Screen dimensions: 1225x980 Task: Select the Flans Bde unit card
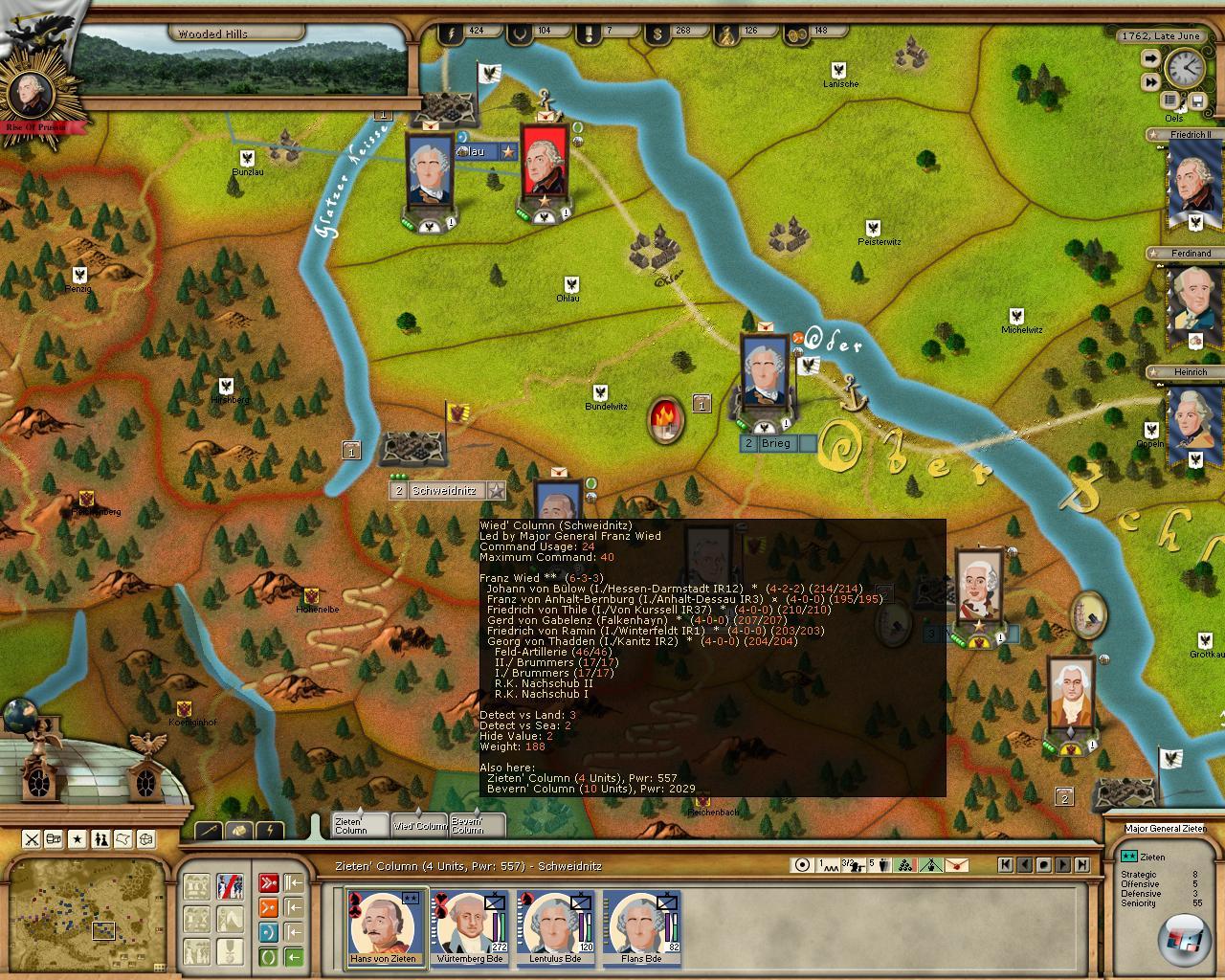(641, 926)
